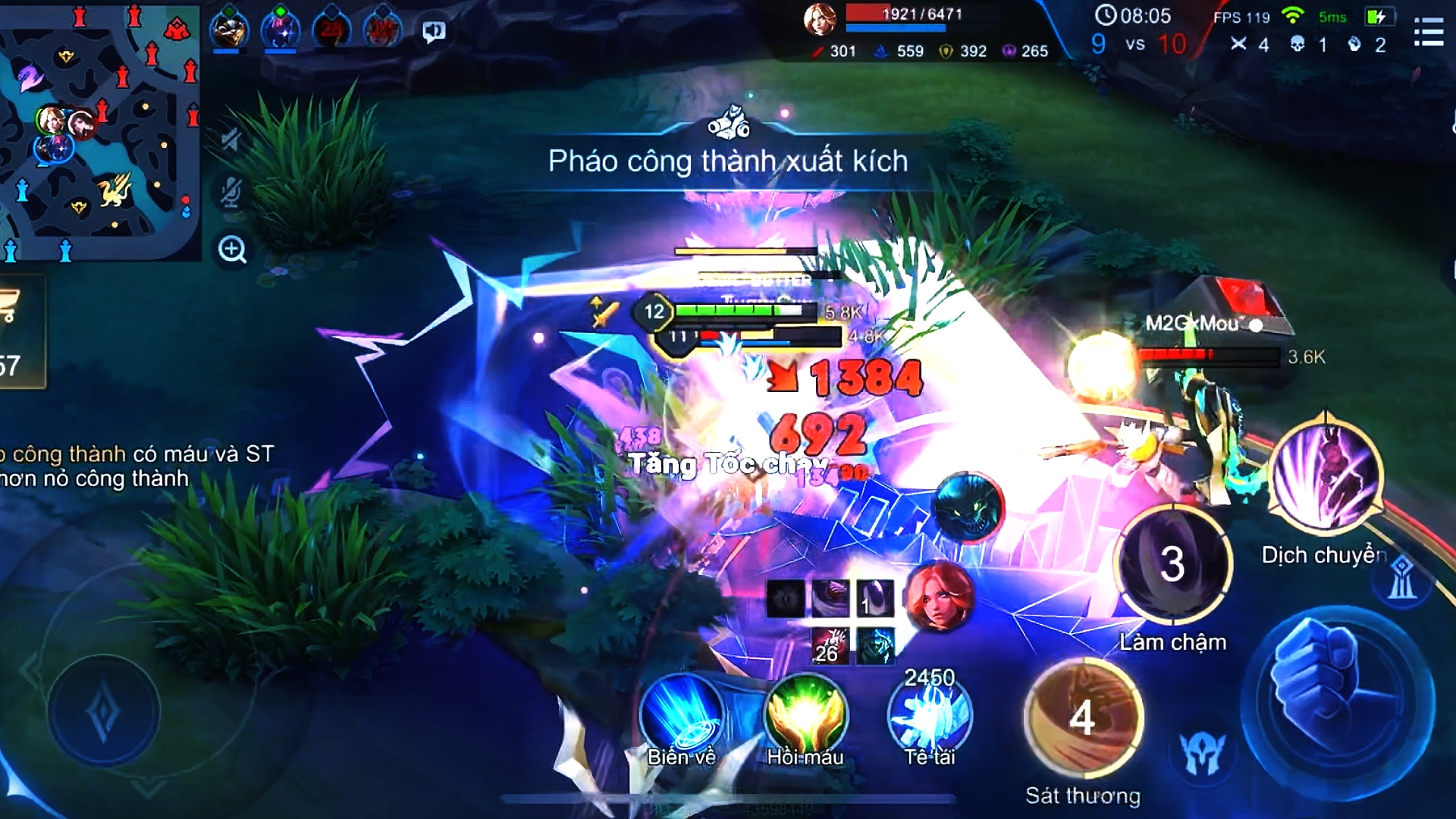Image resolution: width=1456 pixels, height=819 pixels.
Task: Tap the Sát thương skill button
Action: (1083, 717)
